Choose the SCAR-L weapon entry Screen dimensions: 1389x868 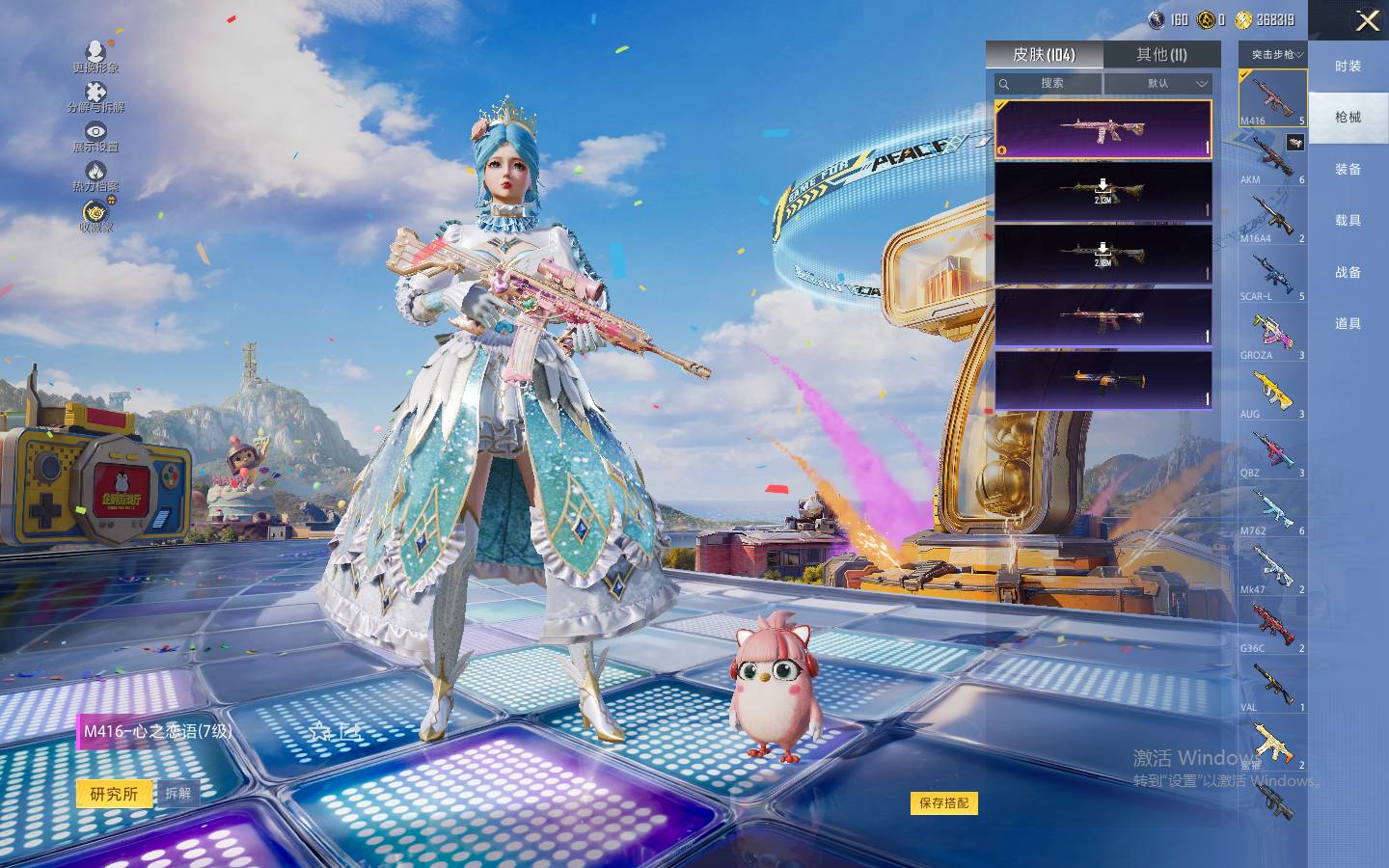point(1272,275)
